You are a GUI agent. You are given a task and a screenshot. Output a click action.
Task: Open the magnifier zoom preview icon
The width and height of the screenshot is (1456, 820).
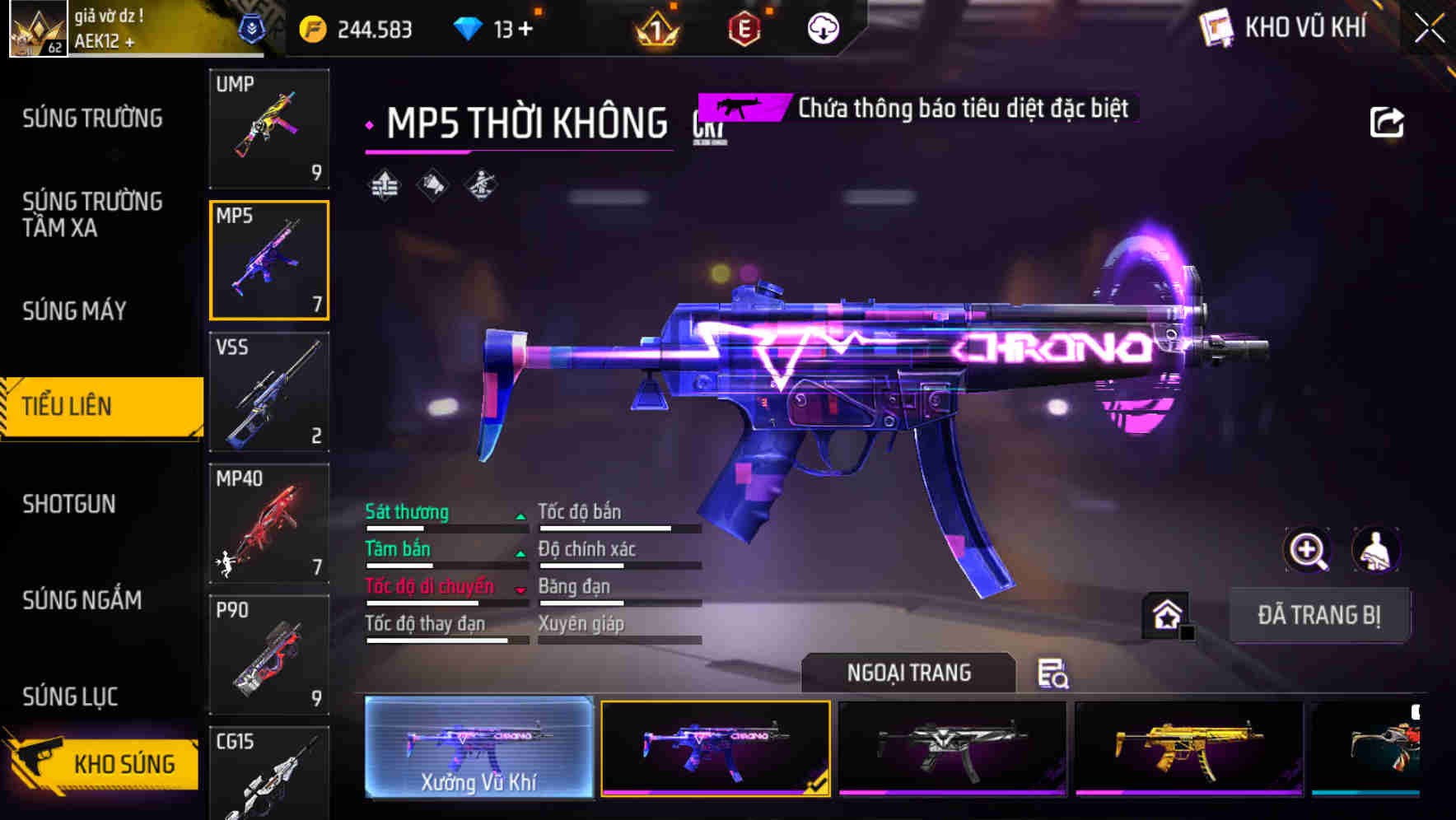click(1308, 550)
